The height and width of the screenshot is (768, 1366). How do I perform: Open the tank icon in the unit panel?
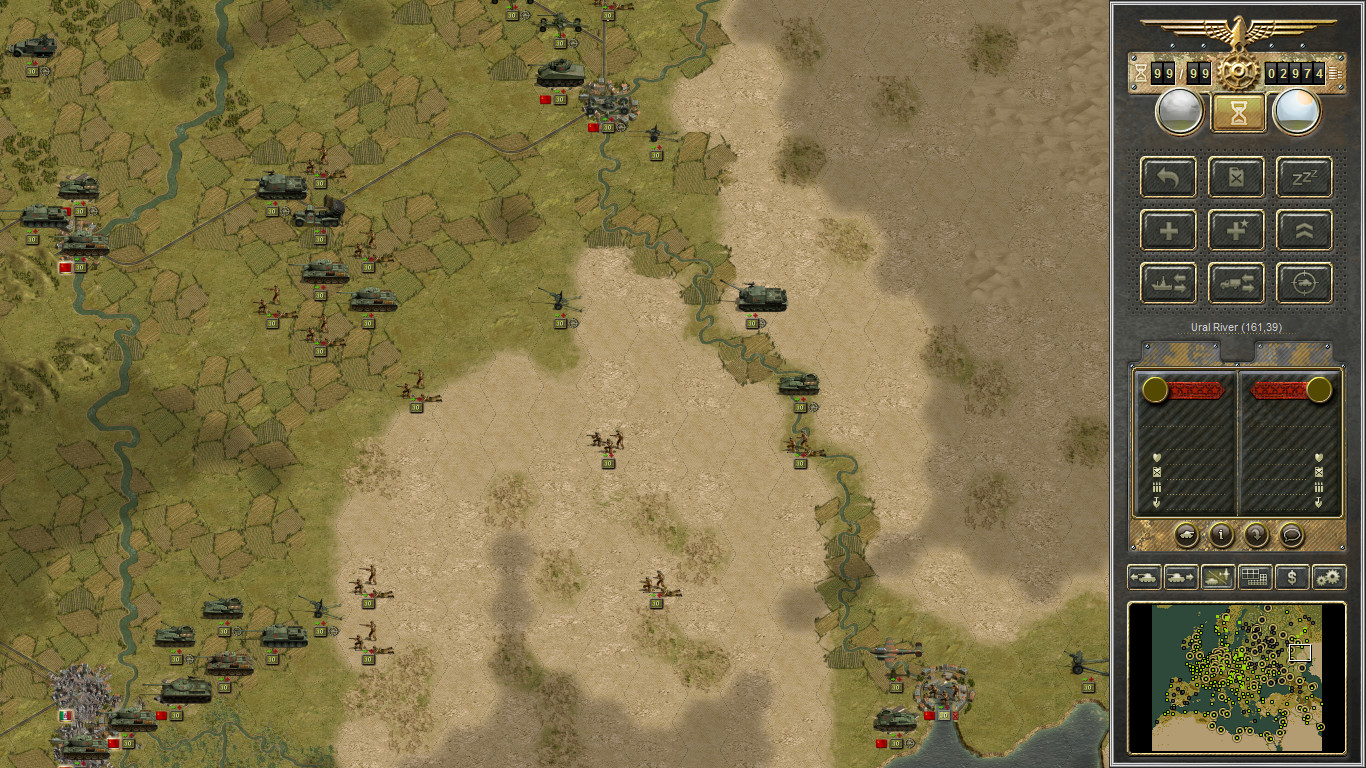click(1186, 535)
